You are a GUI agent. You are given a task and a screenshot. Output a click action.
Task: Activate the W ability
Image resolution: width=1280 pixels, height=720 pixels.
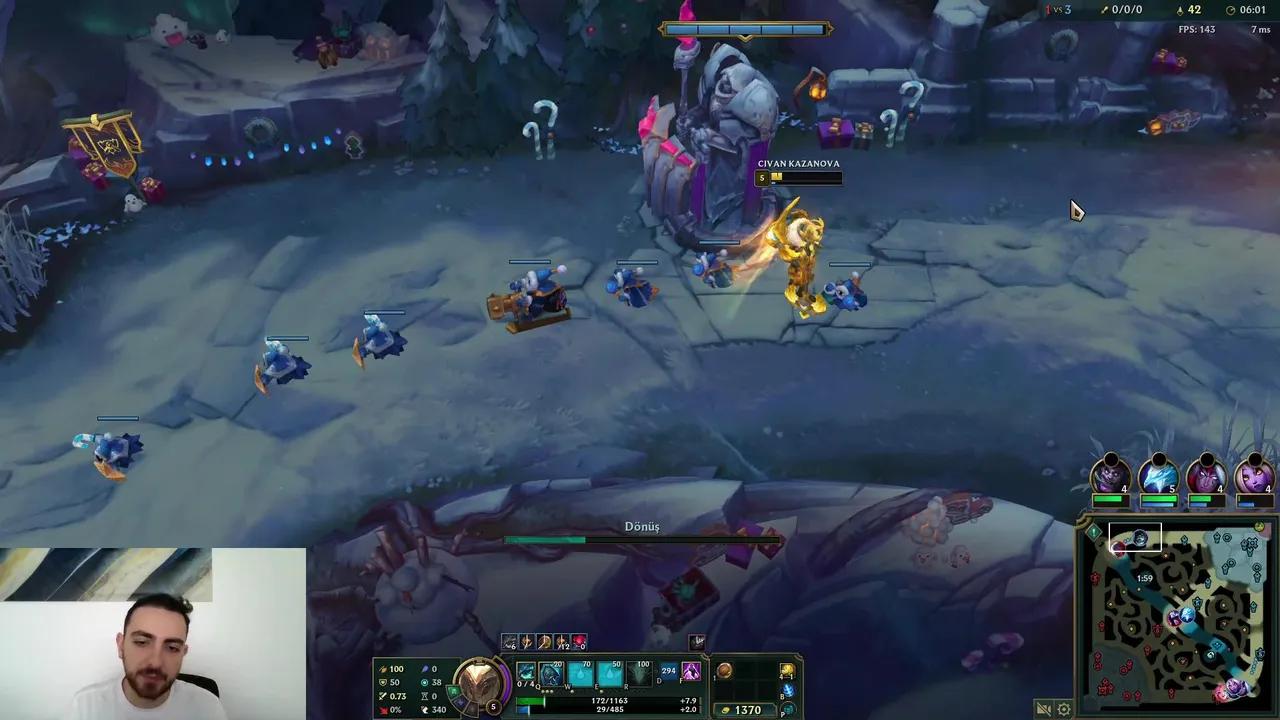580,672
